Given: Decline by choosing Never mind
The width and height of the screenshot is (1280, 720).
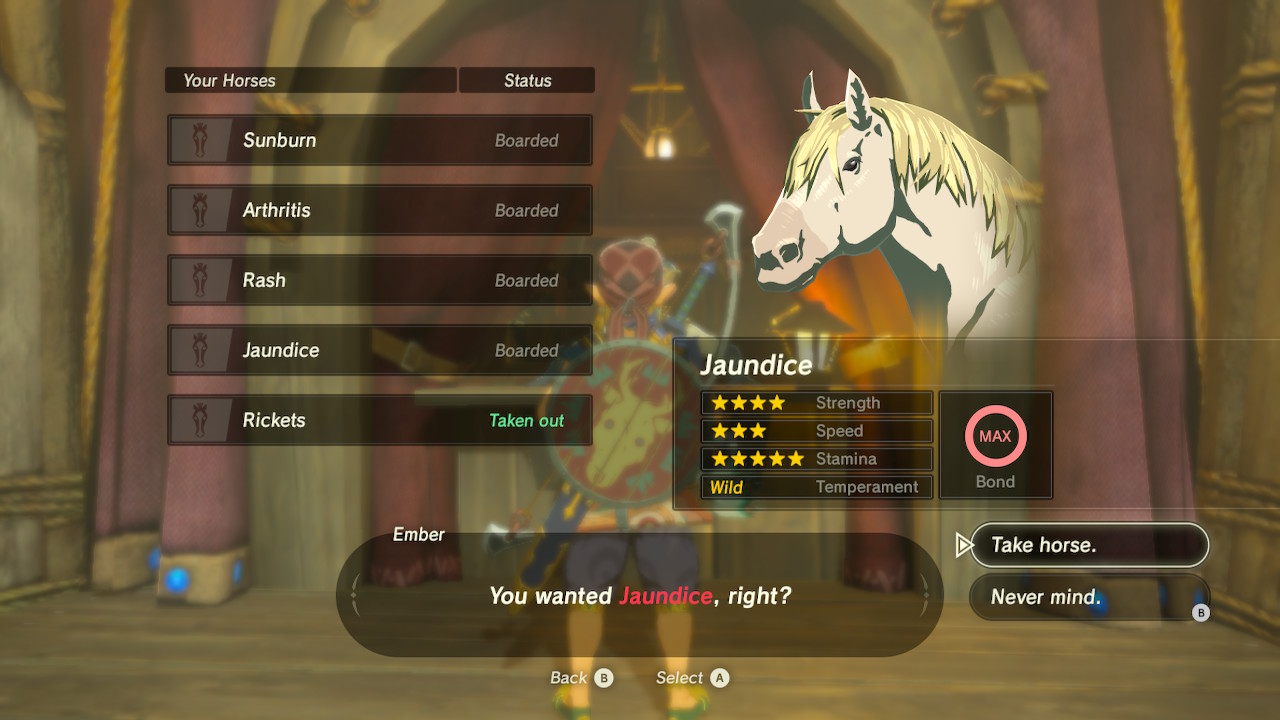Looking at the screenshot, I should [x=1088, y=597].
